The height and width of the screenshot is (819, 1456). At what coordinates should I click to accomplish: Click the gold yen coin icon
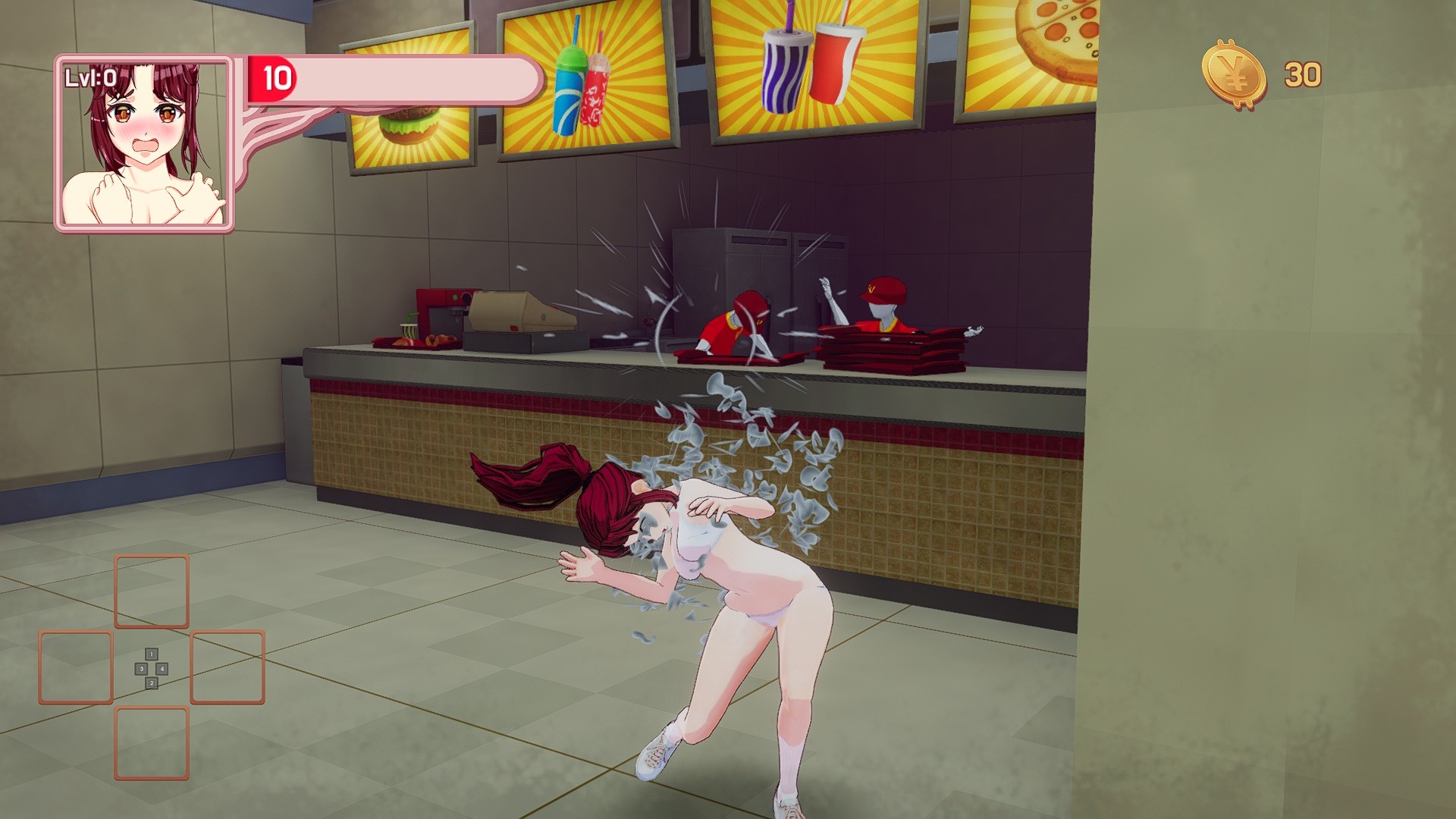pos(1235,70)
